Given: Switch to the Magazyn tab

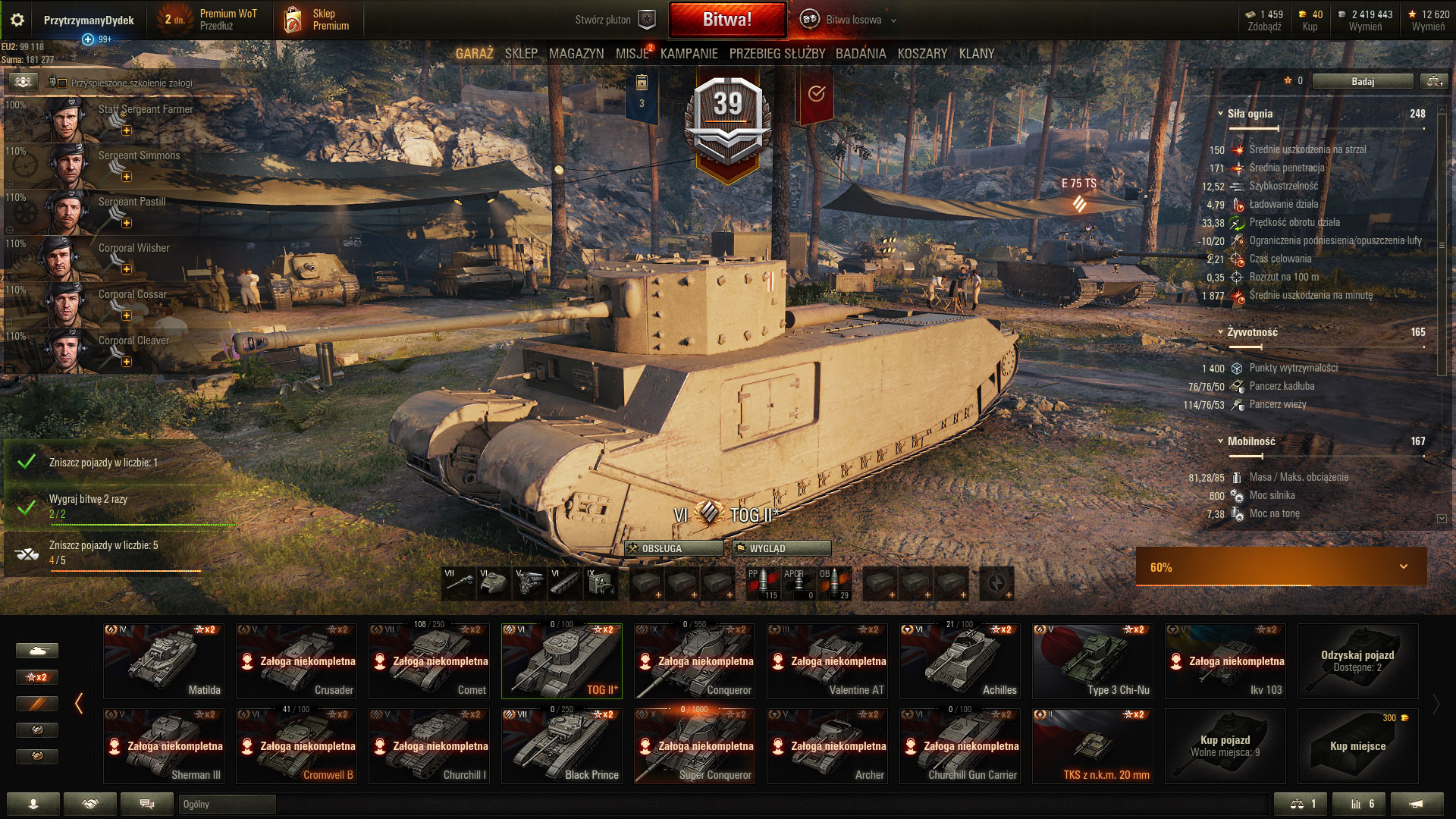Looking at the screenshot, I should point(576,54).
